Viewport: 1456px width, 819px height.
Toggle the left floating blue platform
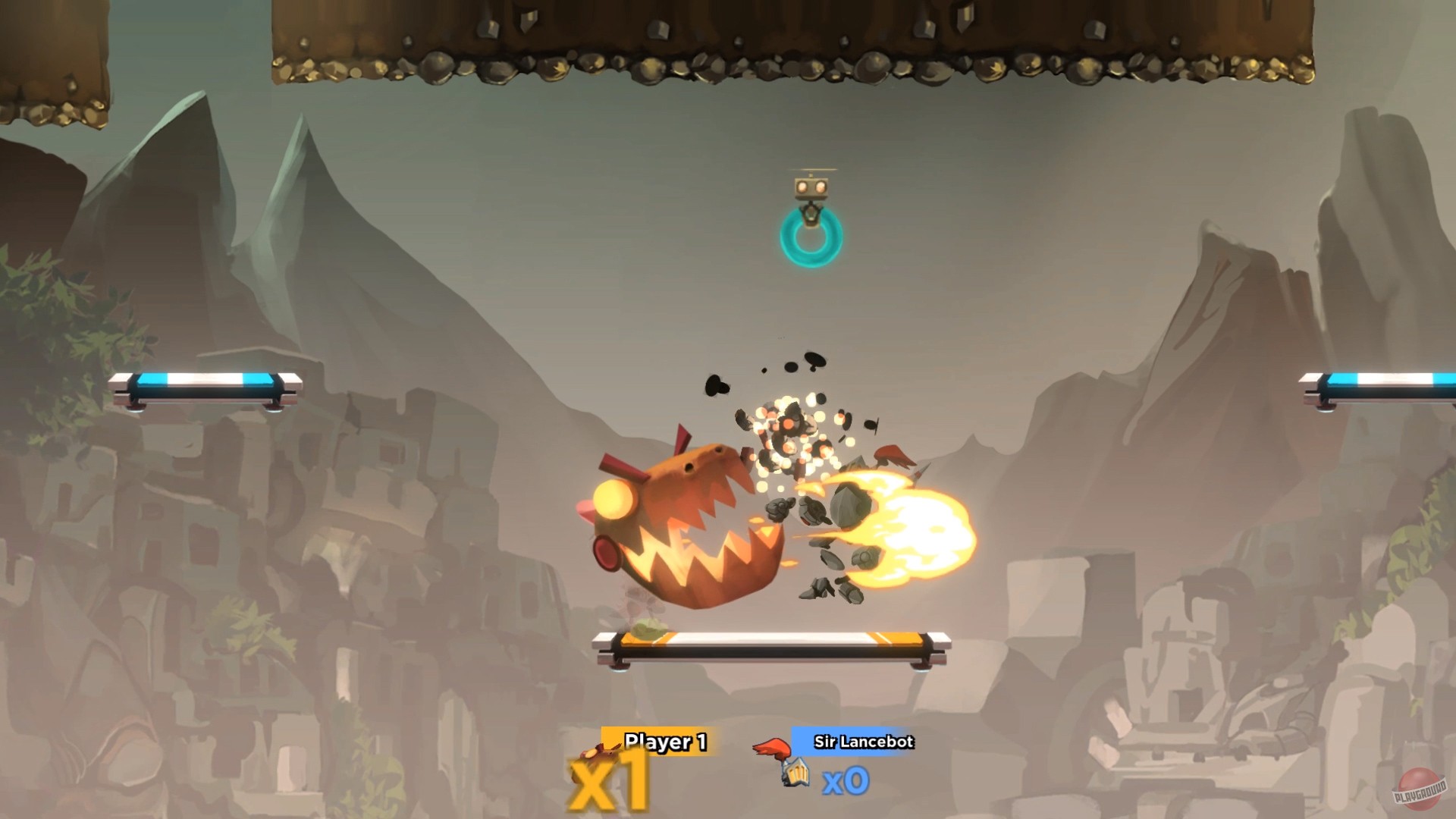[x=205, y=388]
